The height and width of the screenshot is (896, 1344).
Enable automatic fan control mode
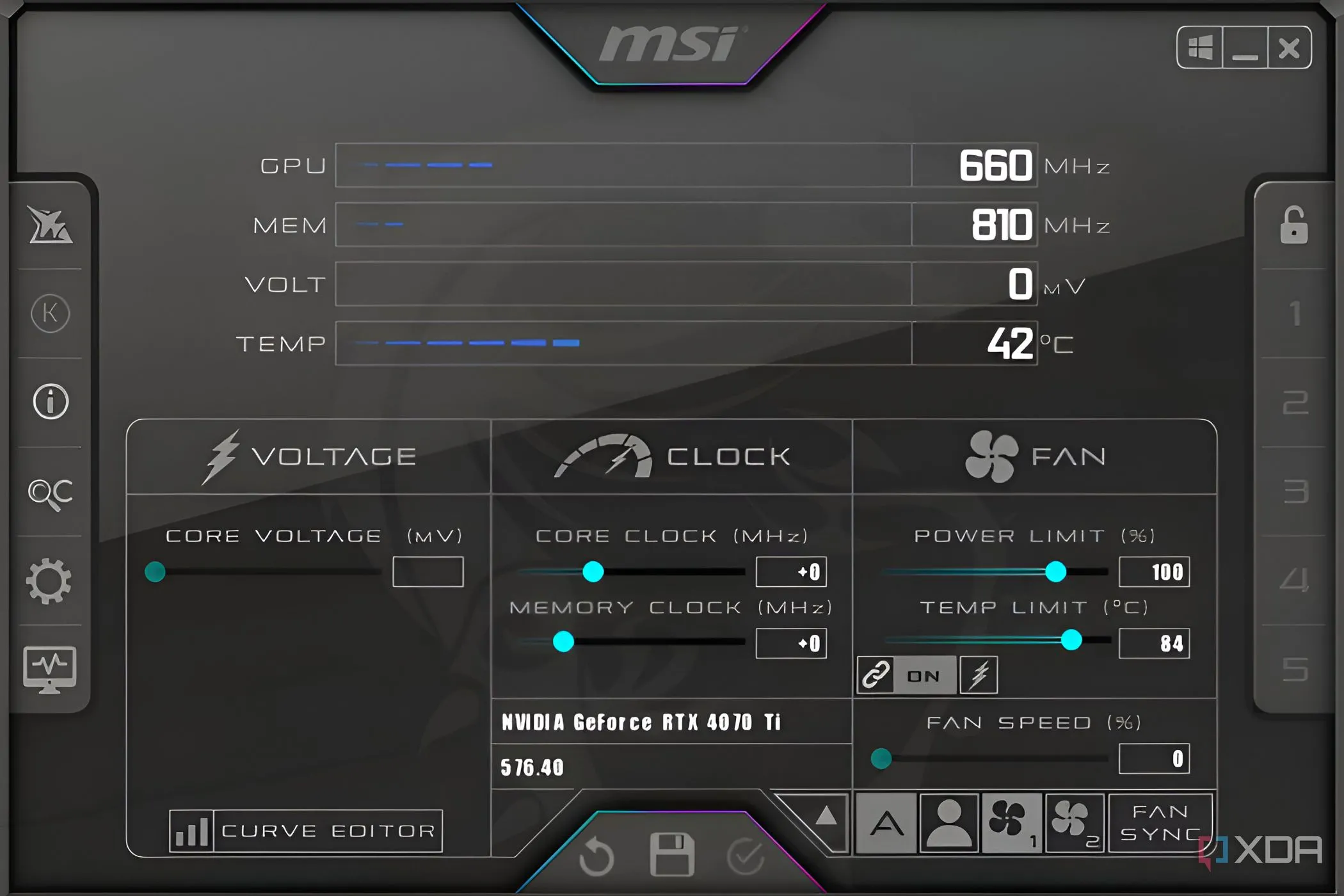[x=886, y=824]
